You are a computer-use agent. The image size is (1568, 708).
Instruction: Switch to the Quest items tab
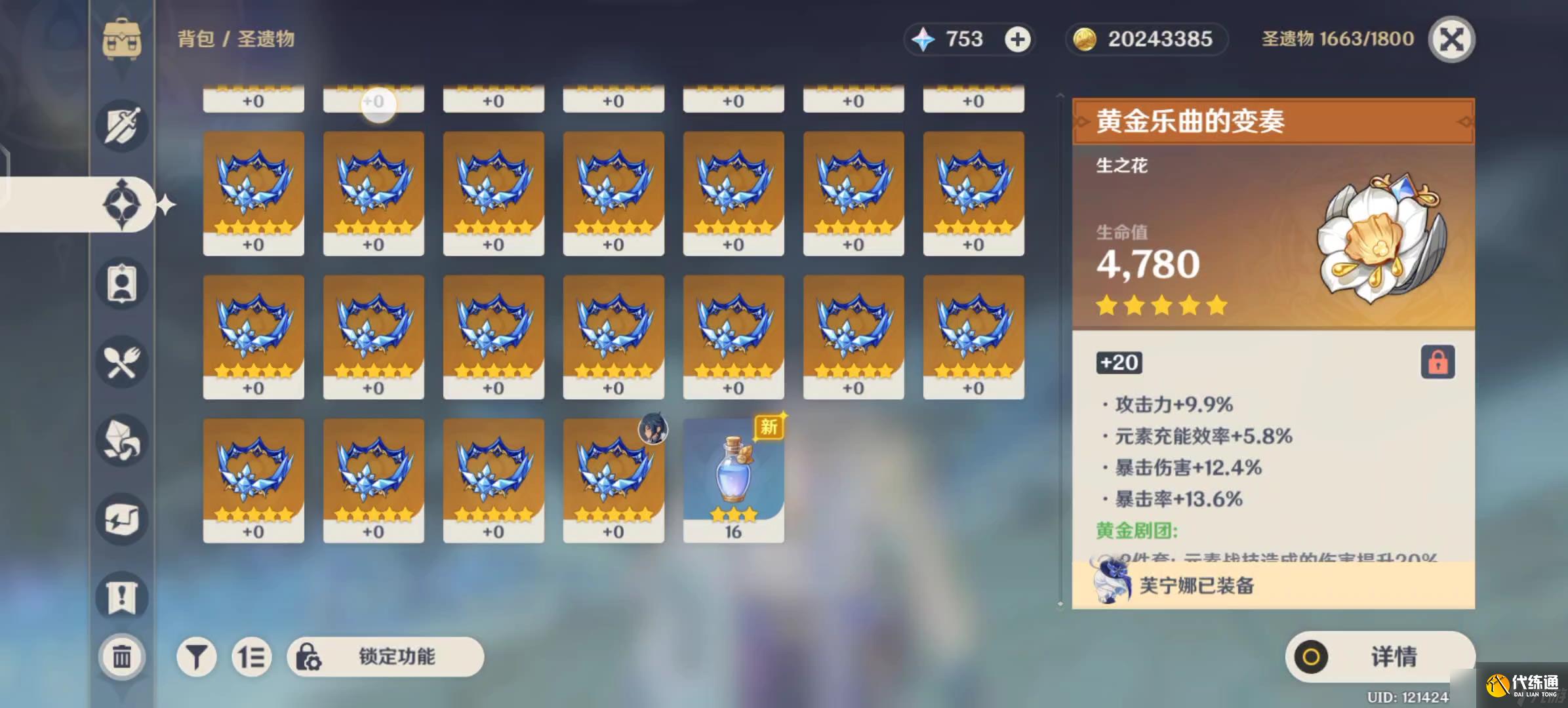pyautogui.click(x=122, y=597)
